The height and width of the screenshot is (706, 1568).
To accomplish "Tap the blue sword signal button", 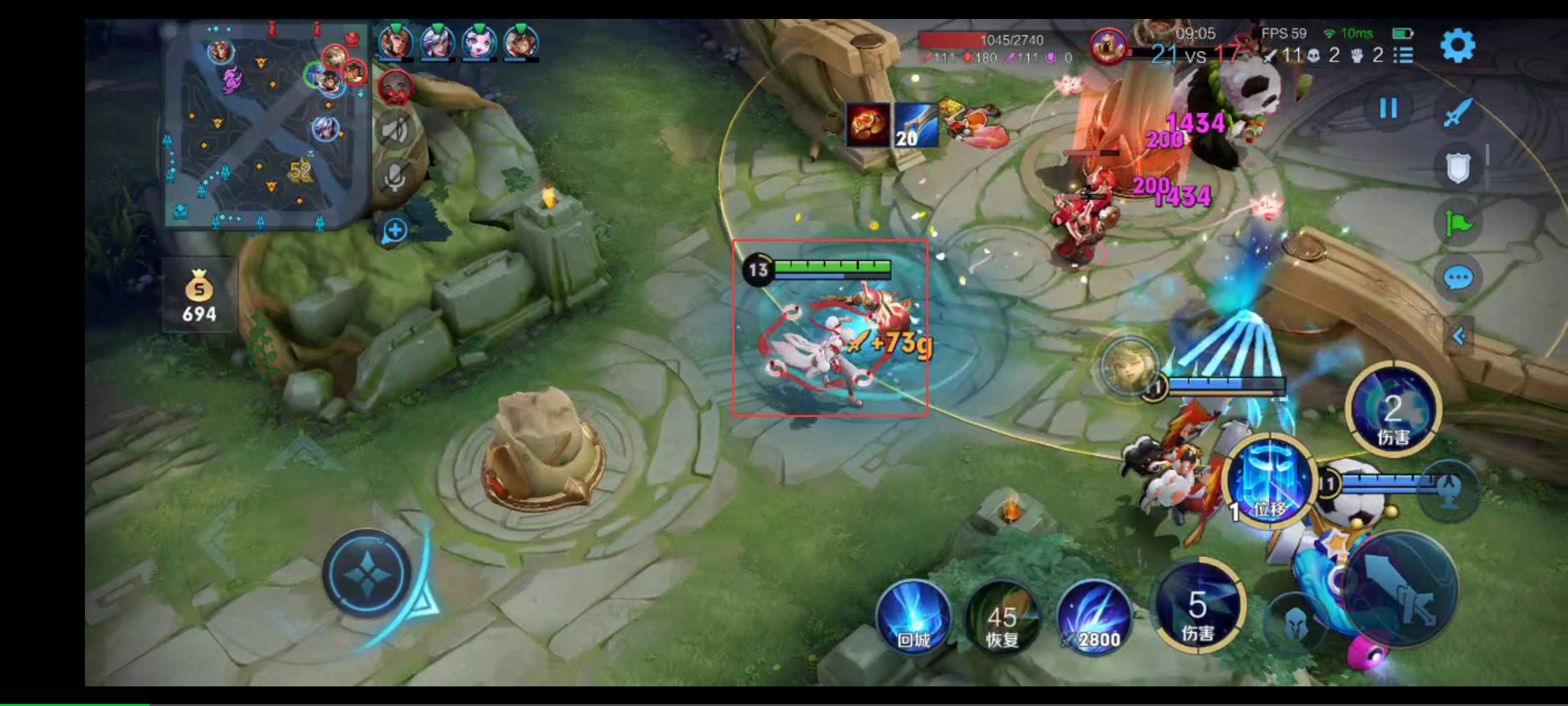I will click(x=1458, y=112).
